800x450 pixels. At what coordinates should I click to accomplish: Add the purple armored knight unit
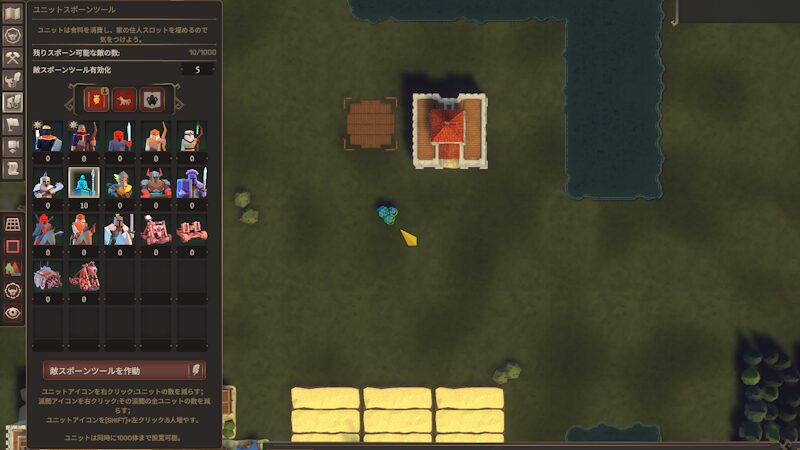pos(191,183)
